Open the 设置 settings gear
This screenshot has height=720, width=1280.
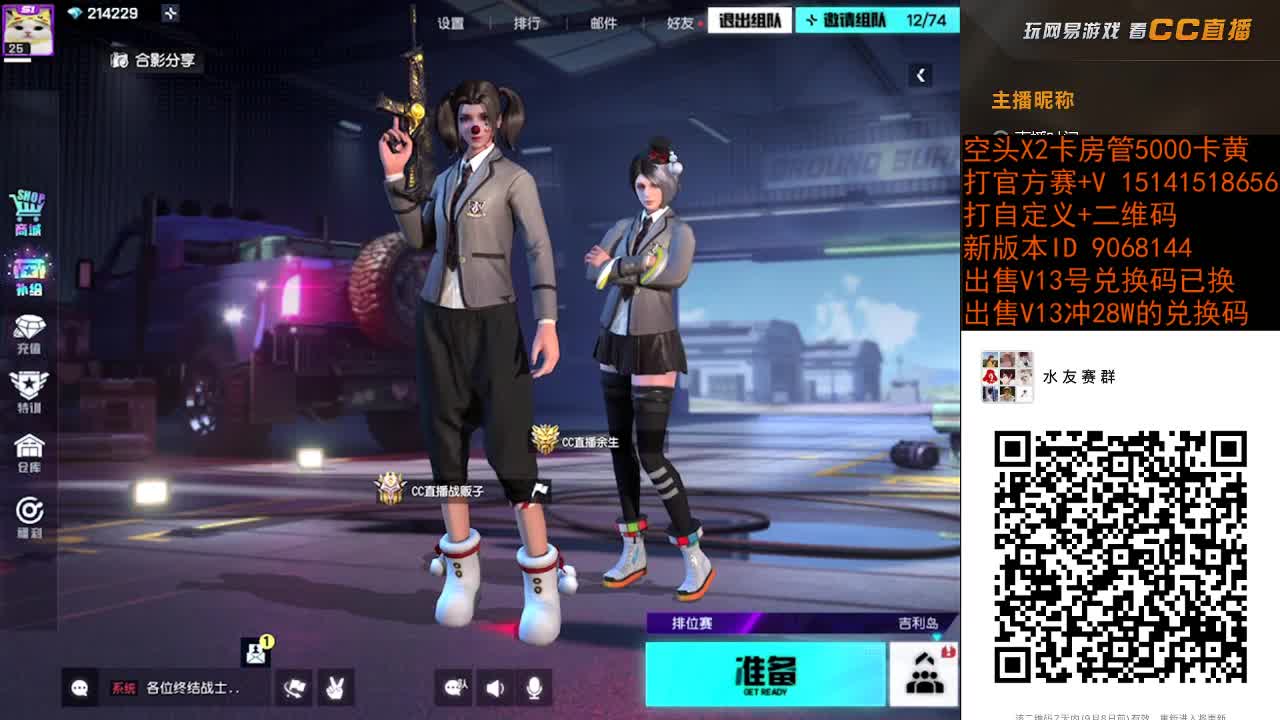click(452, 19)
